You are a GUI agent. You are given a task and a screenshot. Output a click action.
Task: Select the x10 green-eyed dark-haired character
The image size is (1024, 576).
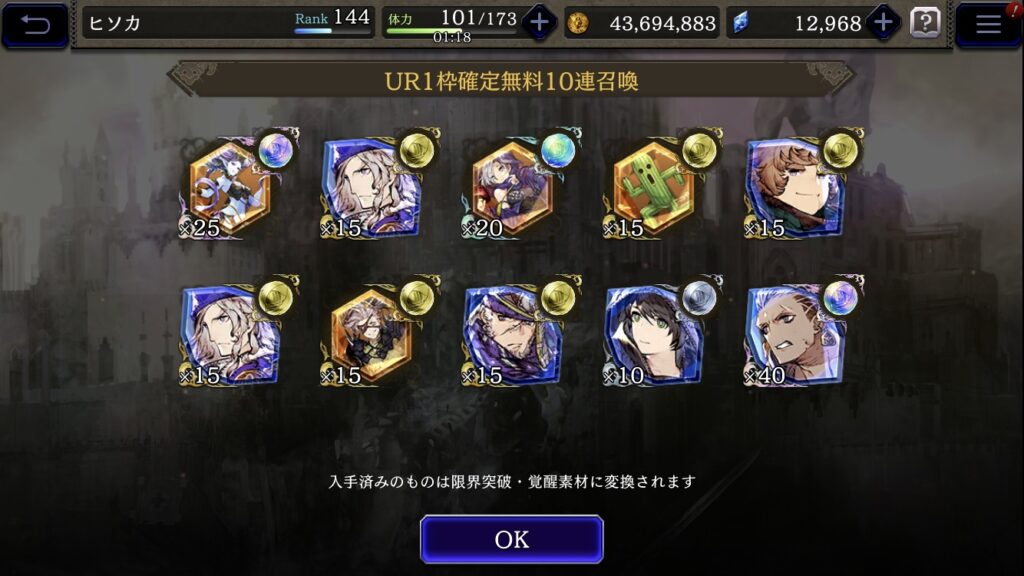654,335
